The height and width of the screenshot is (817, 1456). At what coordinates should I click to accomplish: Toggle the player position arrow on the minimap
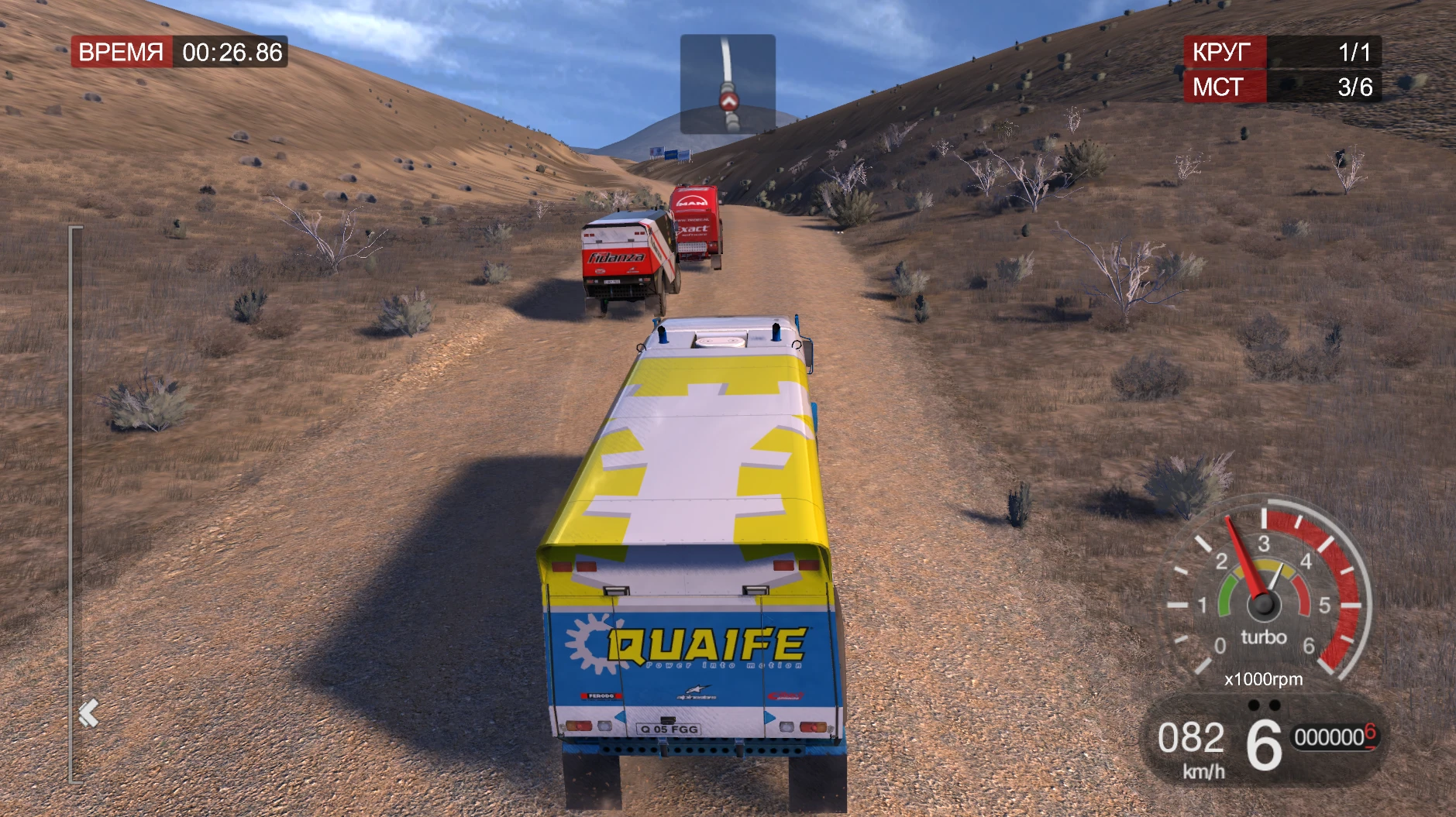pos(728,101)
